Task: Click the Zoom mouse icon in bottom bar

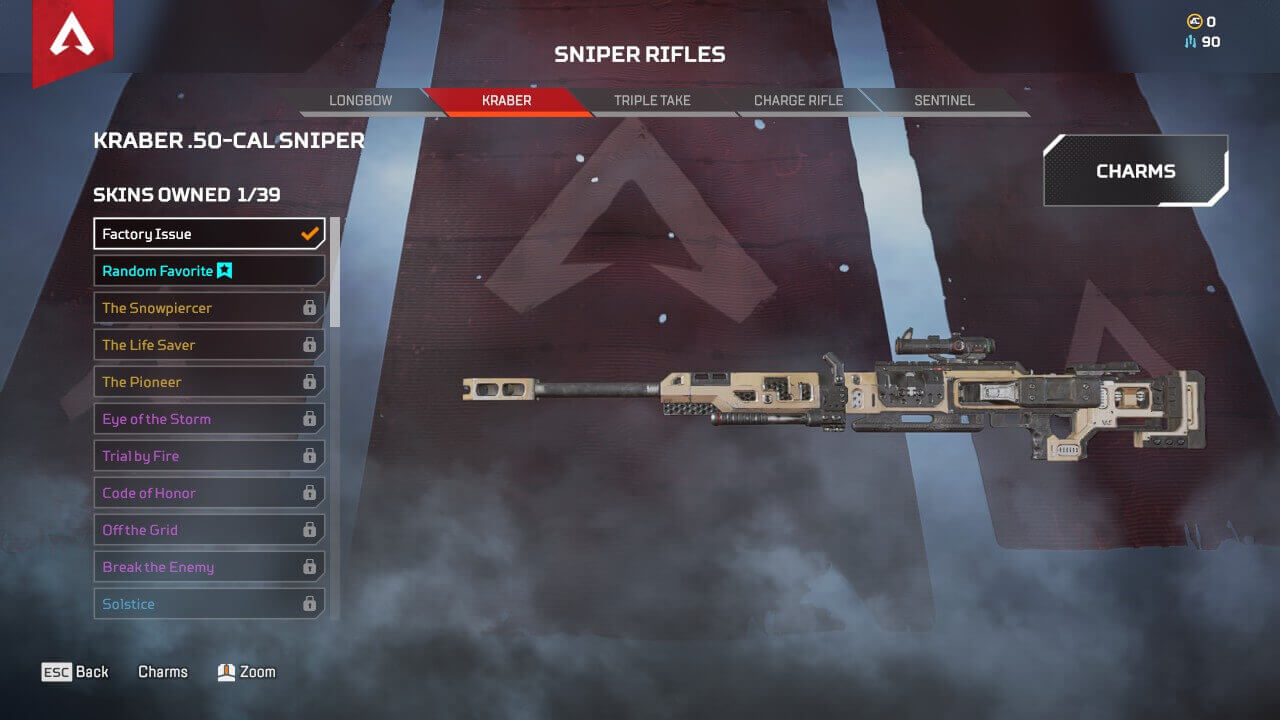Action: click(x=226, y=671)
